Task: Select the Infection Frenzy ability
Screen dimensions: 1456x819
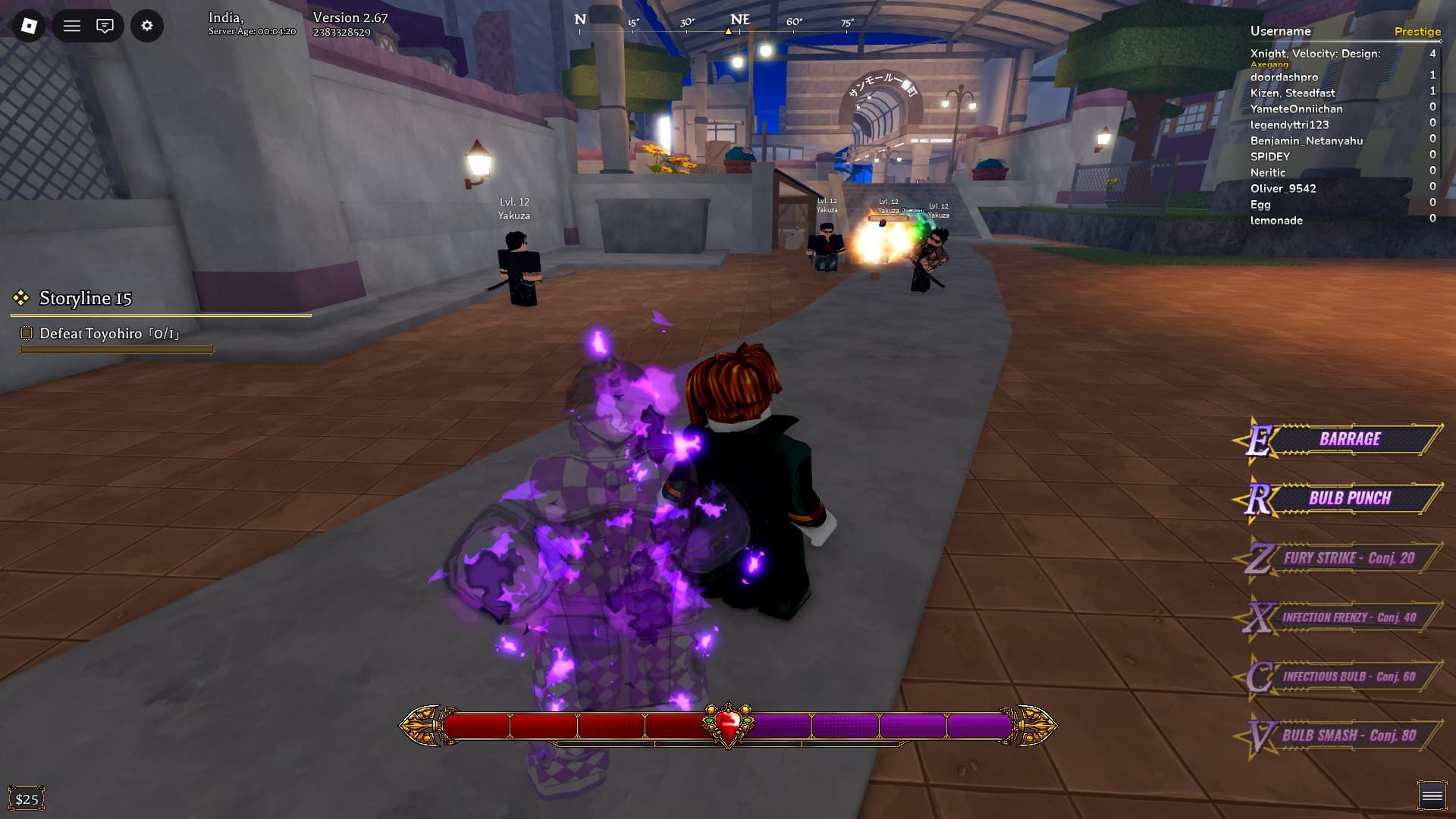Action: click(1348, 617)
